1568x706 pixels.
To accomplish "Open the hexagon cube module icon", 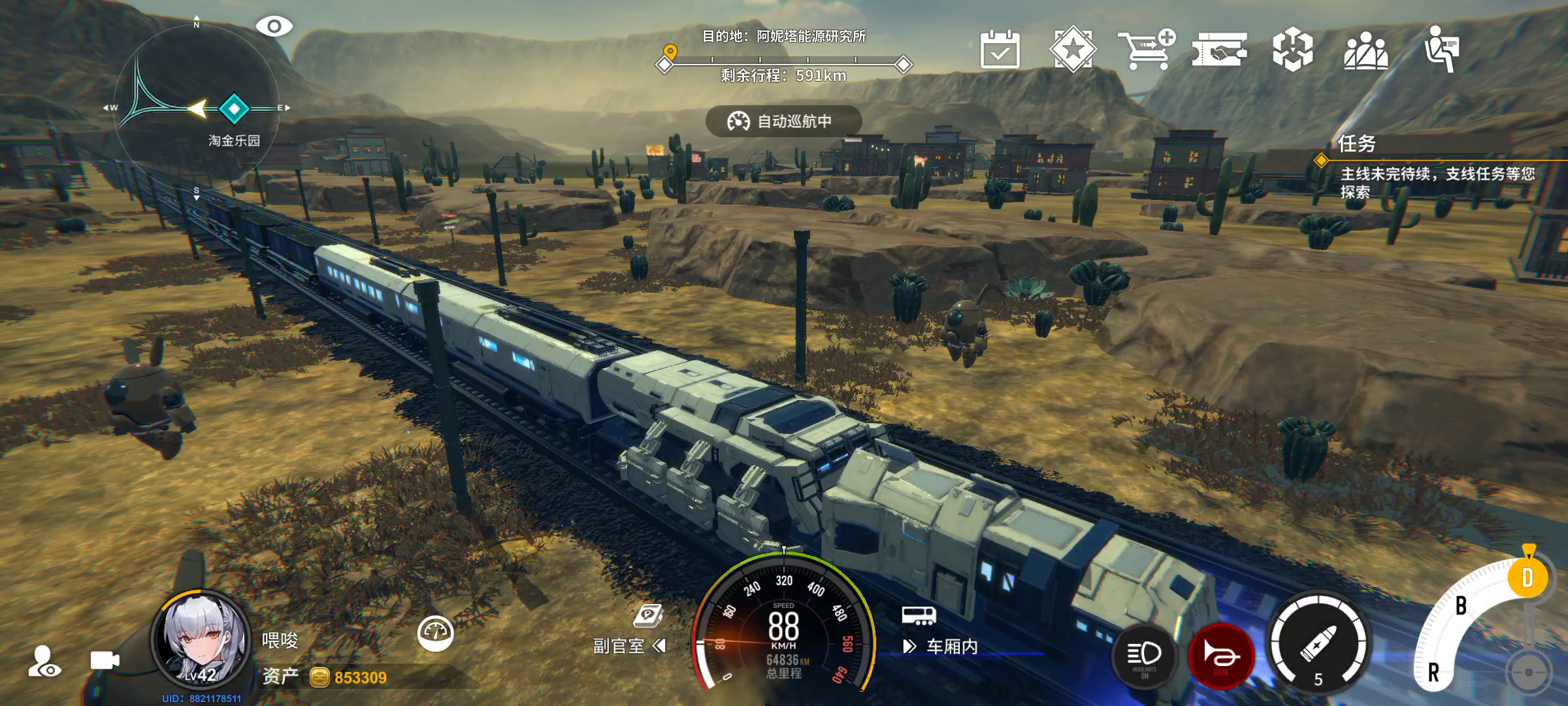I will (1292, 50).
